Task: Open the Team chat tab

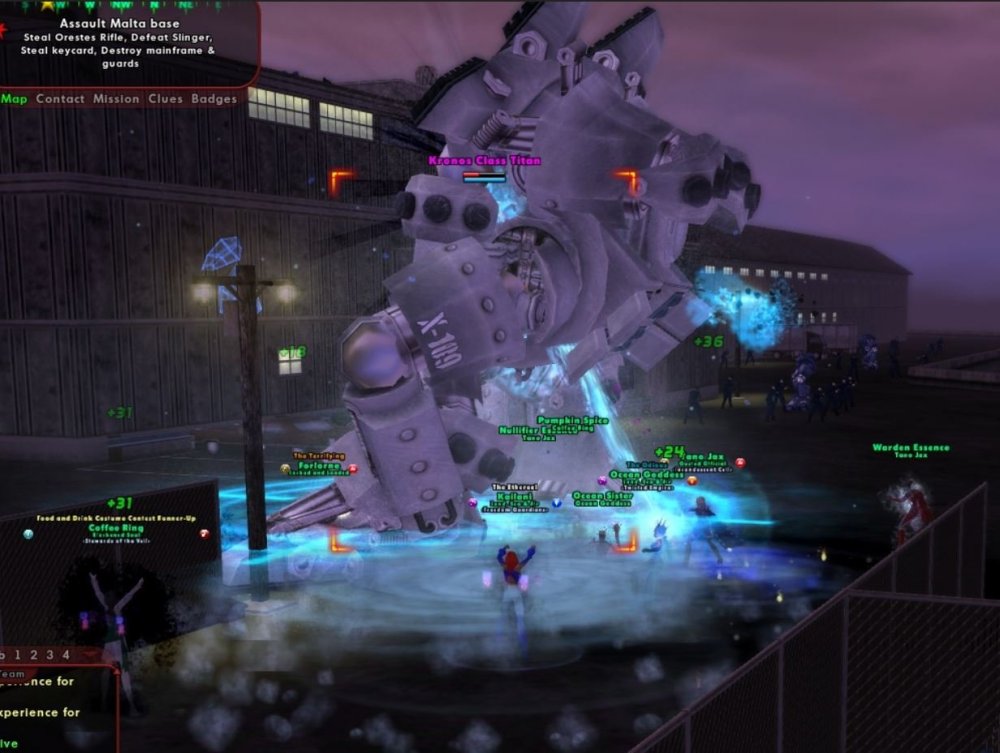Action: [x=12, y=673]
